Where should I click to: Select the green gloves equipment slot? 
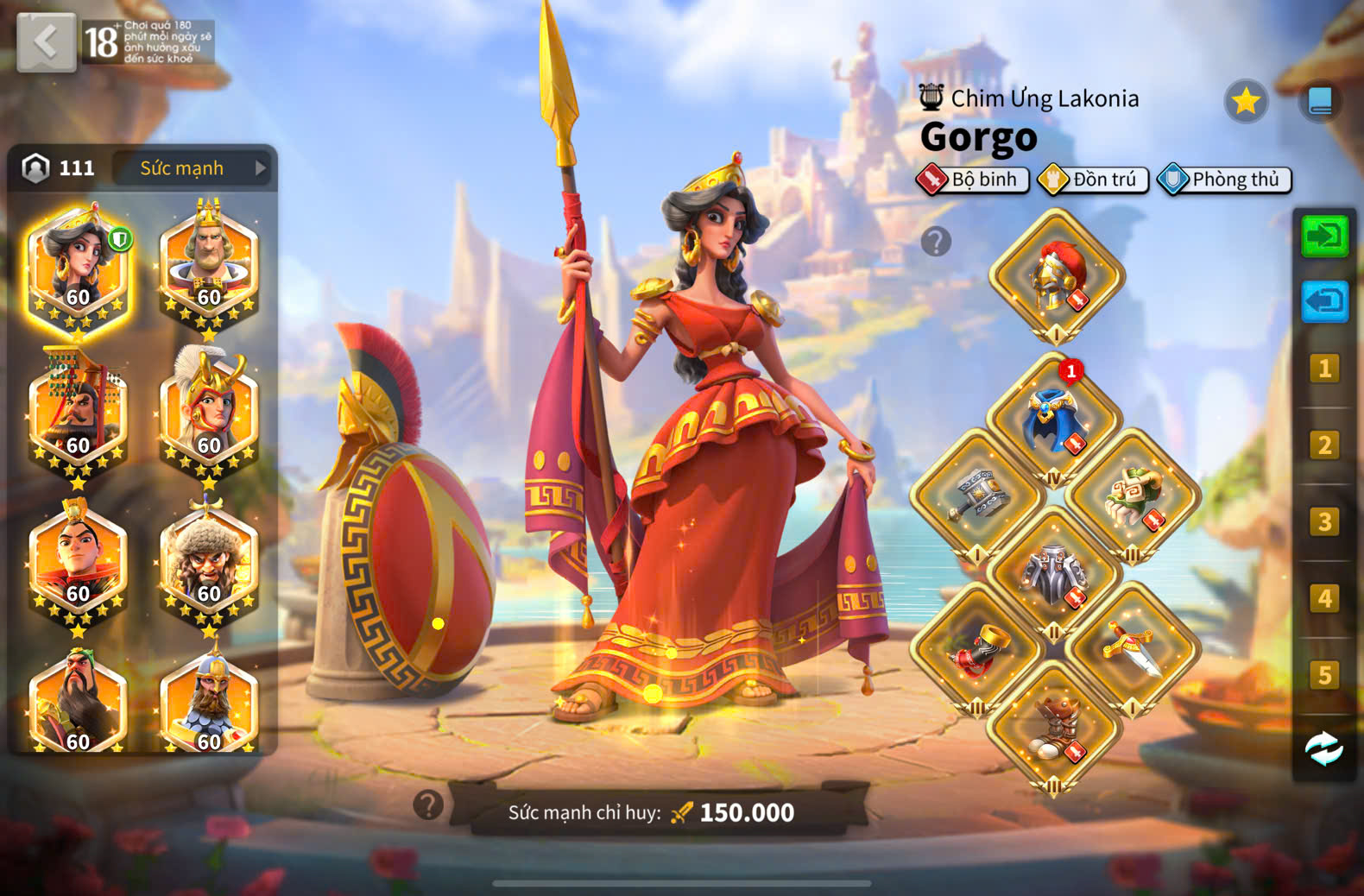[1133, 496]
